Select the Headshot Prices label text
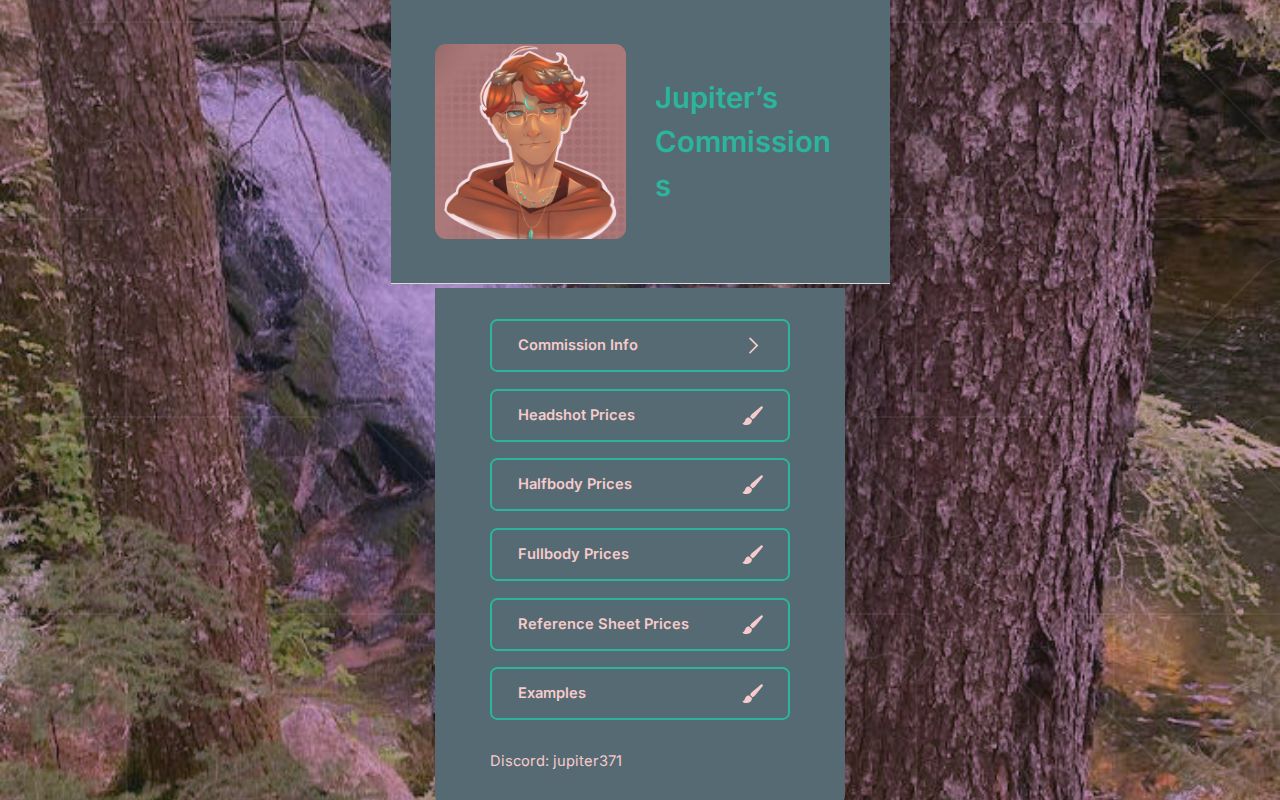This screenshot has height=800, width=1280. point(576,415)
